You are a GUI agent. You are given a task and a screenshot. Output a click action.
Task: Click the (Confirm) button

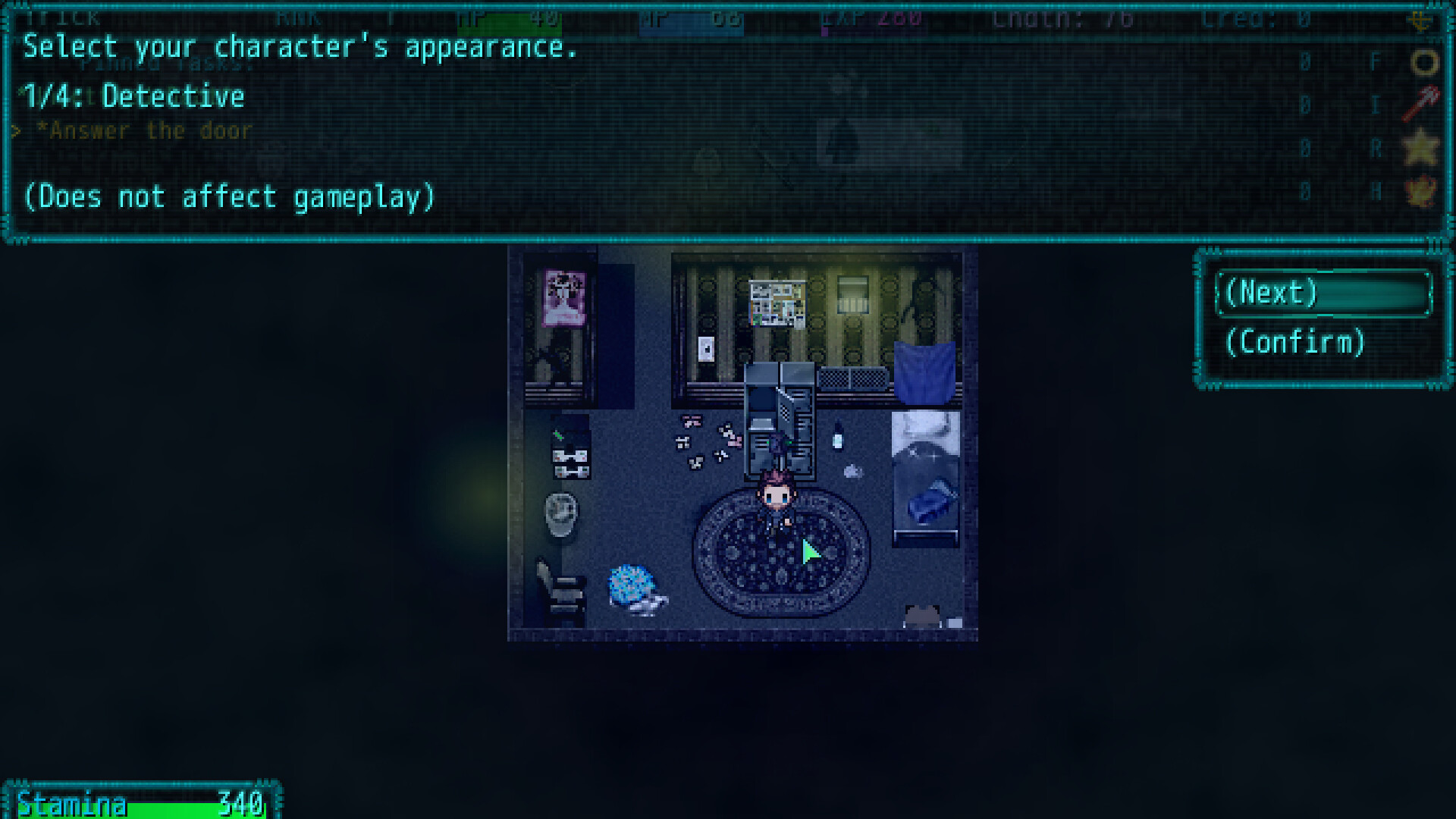1297,343
